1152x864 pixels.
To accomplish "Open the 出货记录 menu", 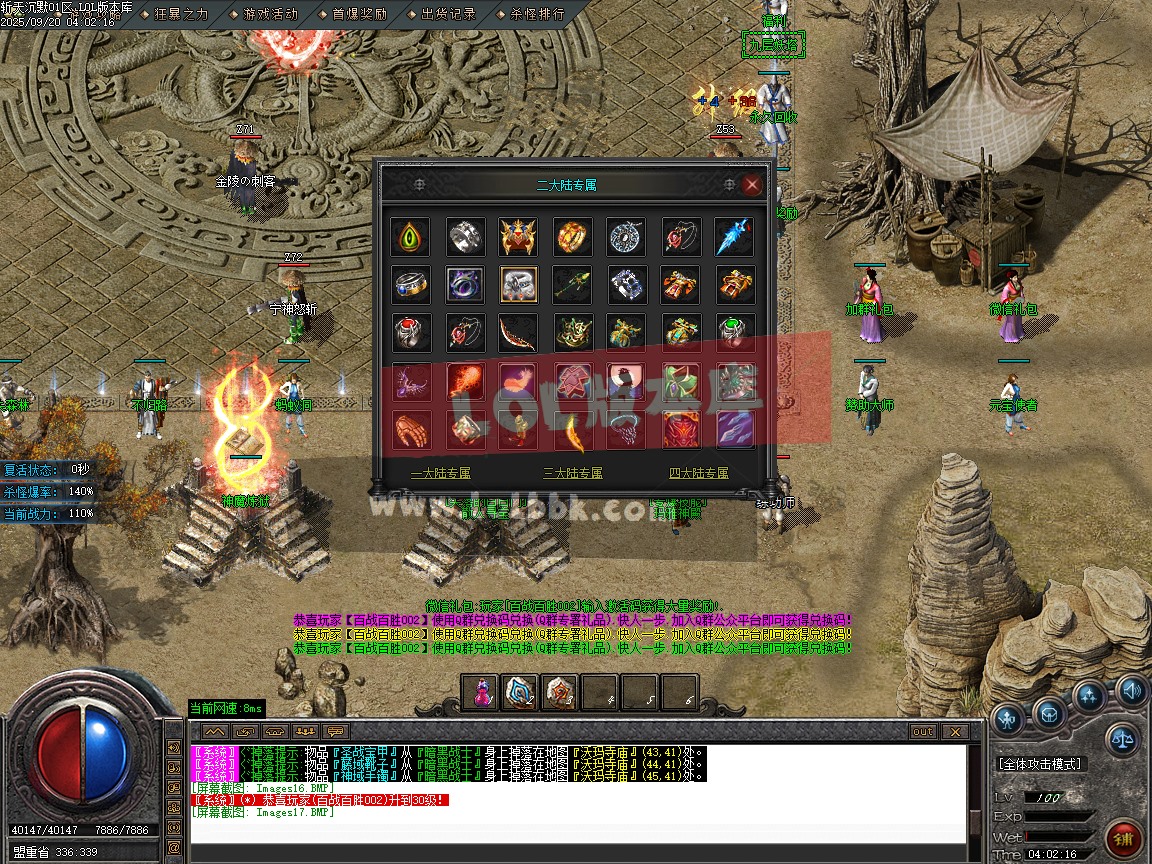I will coord(447,15).
